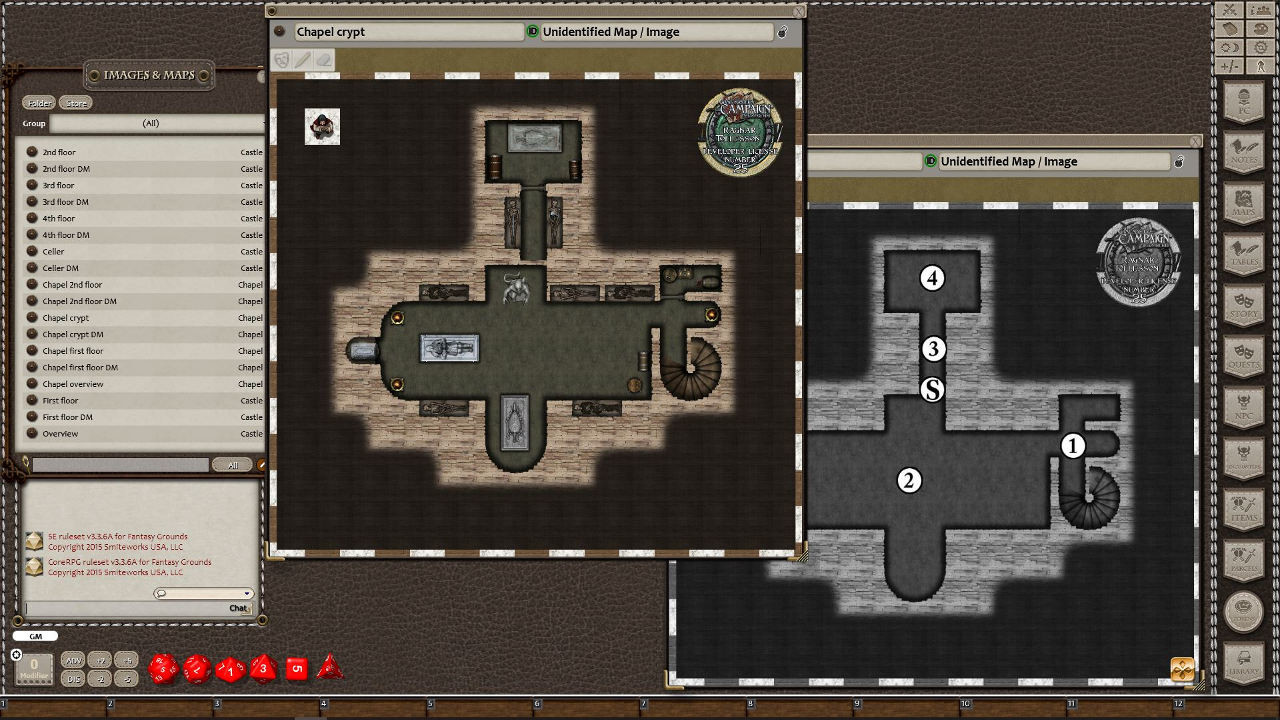1280x720 pixels.
Task: Open the All filter dropdown below the map list
Action: pyautogui.click(x=232, y=464)
